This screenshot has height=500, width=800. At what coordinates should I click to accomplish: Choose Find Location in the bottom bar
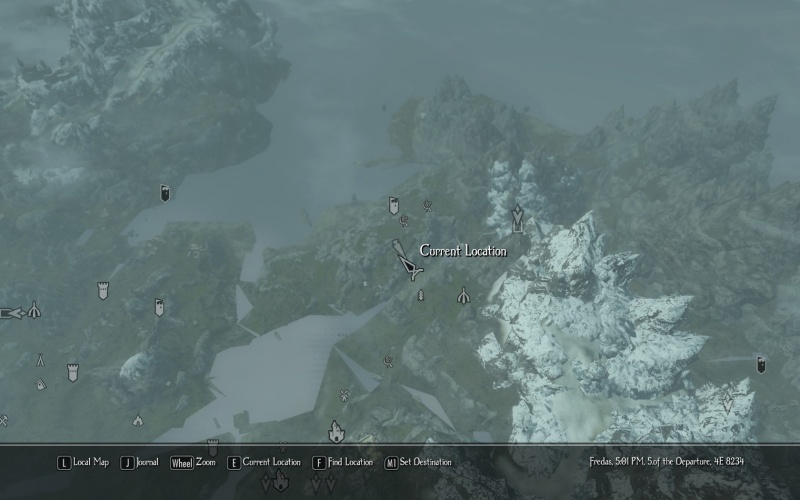(x=342, y=462)
